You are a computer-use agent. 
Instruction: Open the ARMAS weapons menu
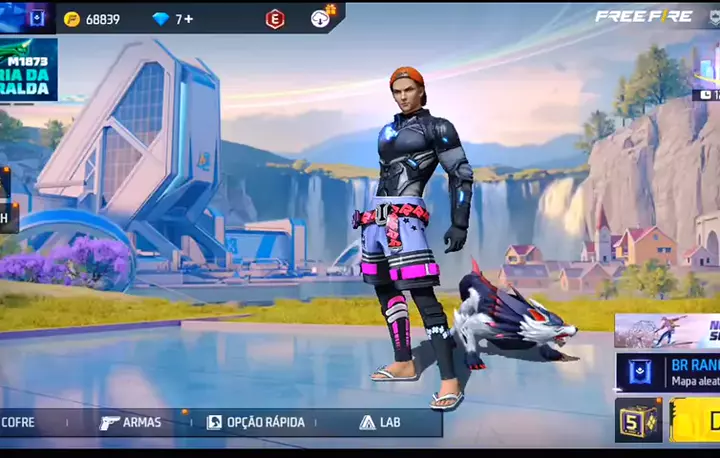(x=131, y=422)
